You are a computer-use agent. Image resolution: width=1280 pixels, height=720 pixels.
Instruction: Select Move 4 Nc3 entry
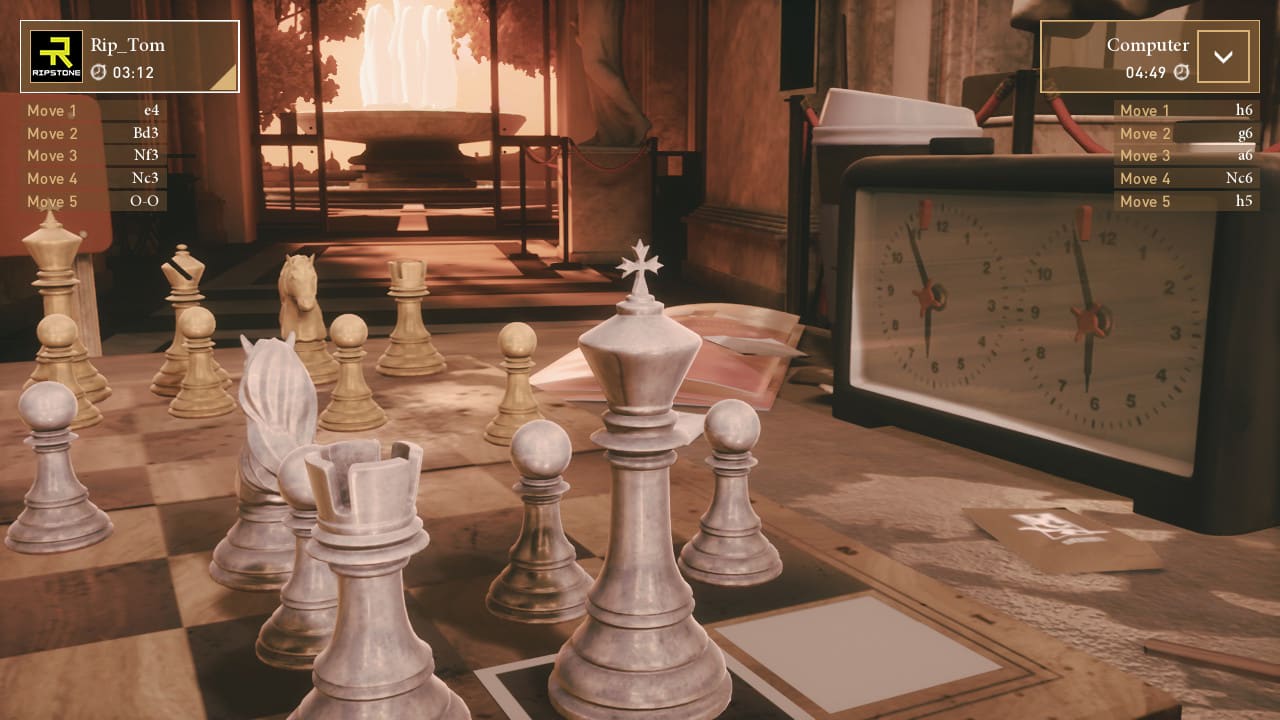click(95, 178)
